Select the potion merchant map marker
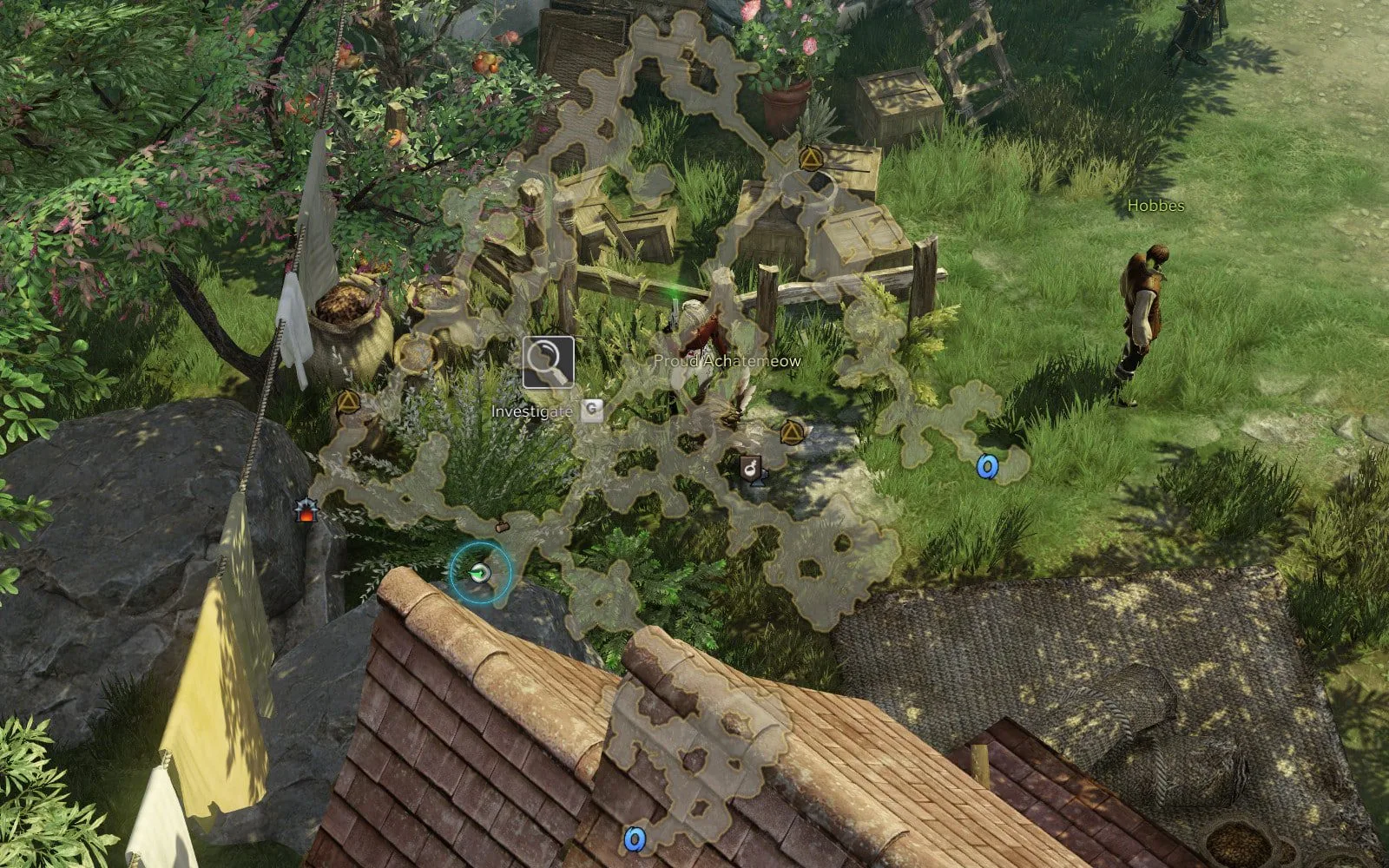Screen dimensions: 1389x868 click(751, 468)
